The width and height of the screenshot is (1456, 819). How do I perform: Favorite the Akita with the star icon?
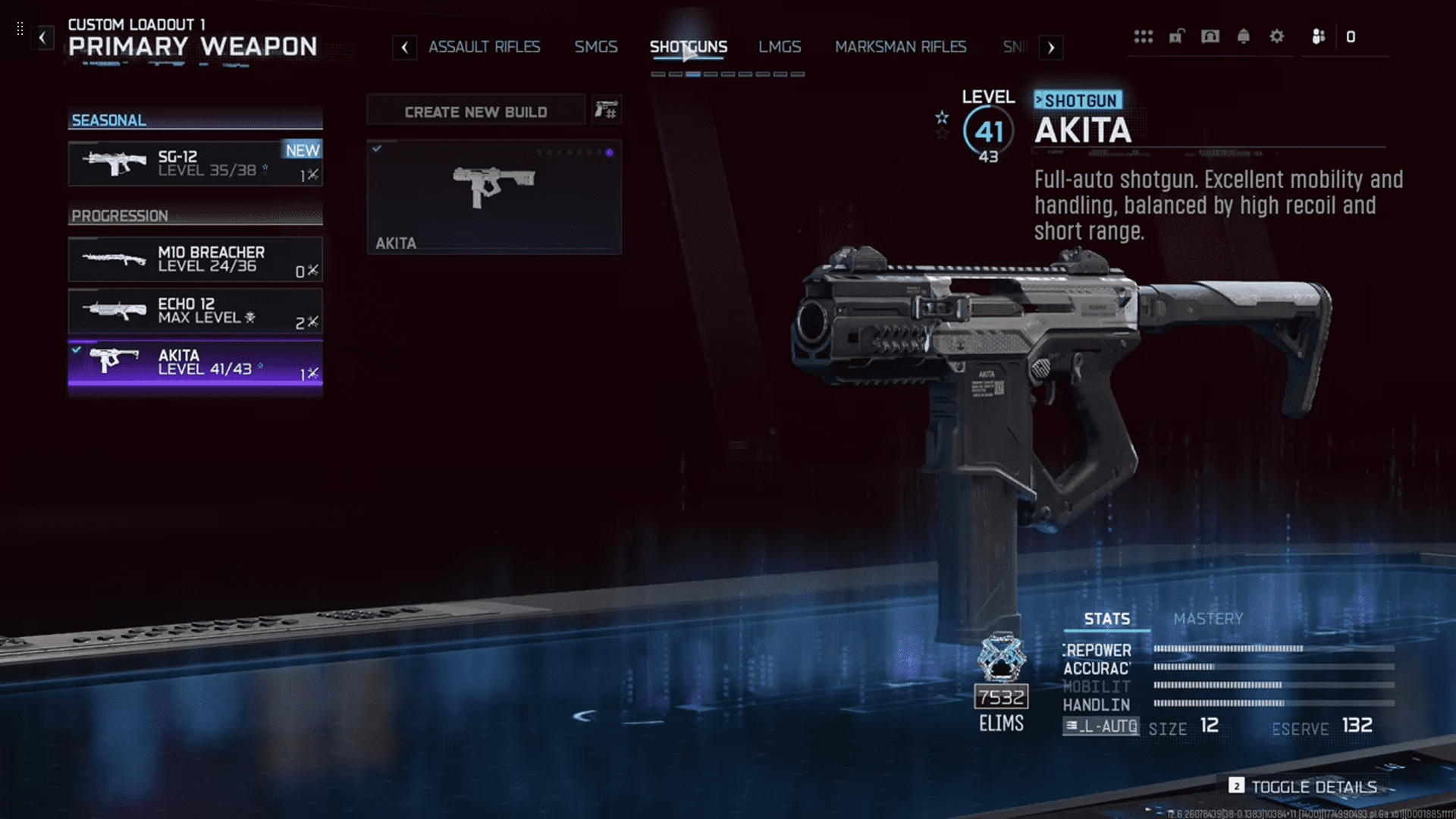pyautogui.click(x=942, y=118)
